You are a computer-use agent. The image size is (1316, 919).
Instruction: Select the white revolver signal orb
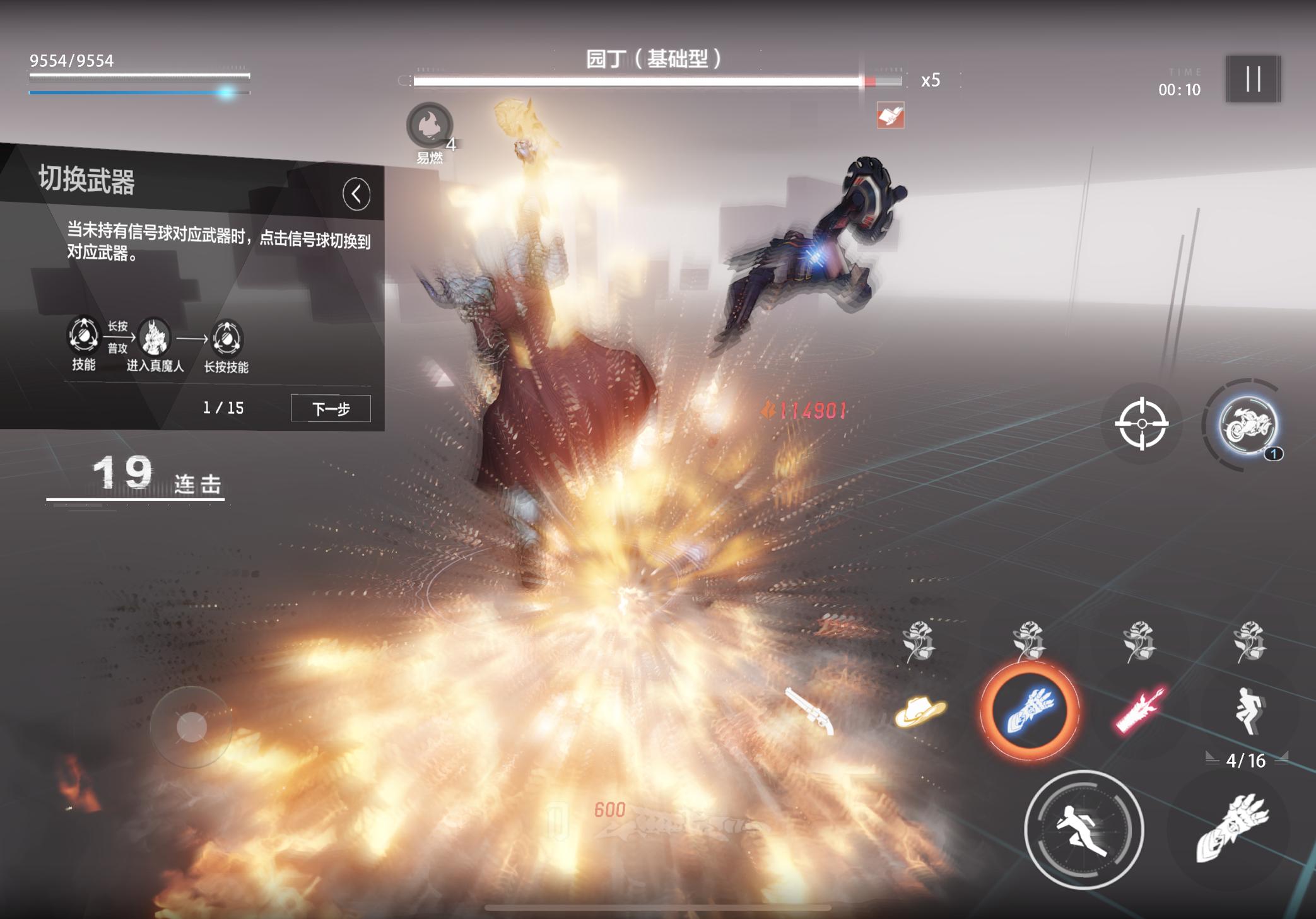coord(810,710)
